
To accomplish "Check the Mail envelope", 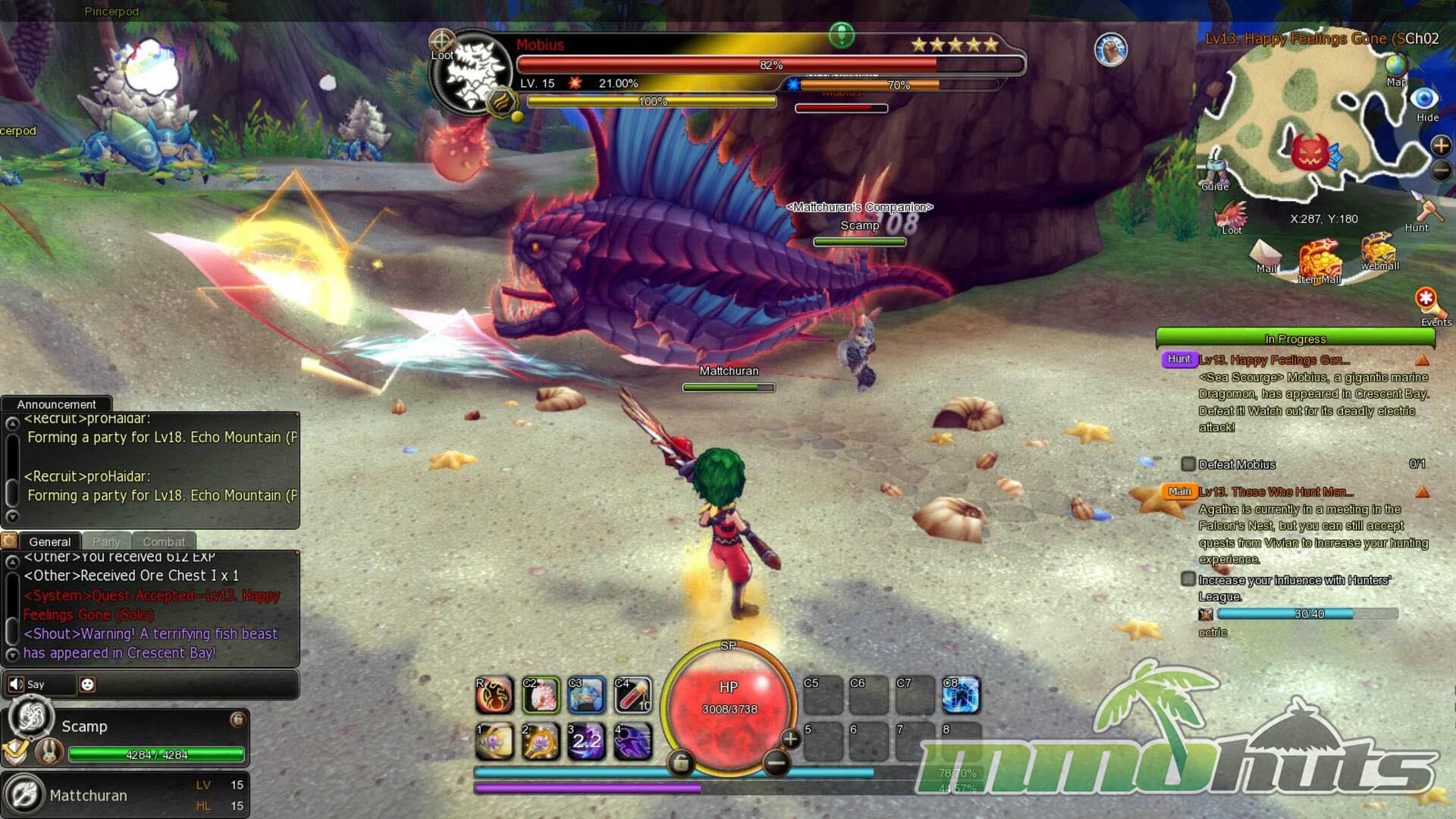I will (x=1265, y=254).
